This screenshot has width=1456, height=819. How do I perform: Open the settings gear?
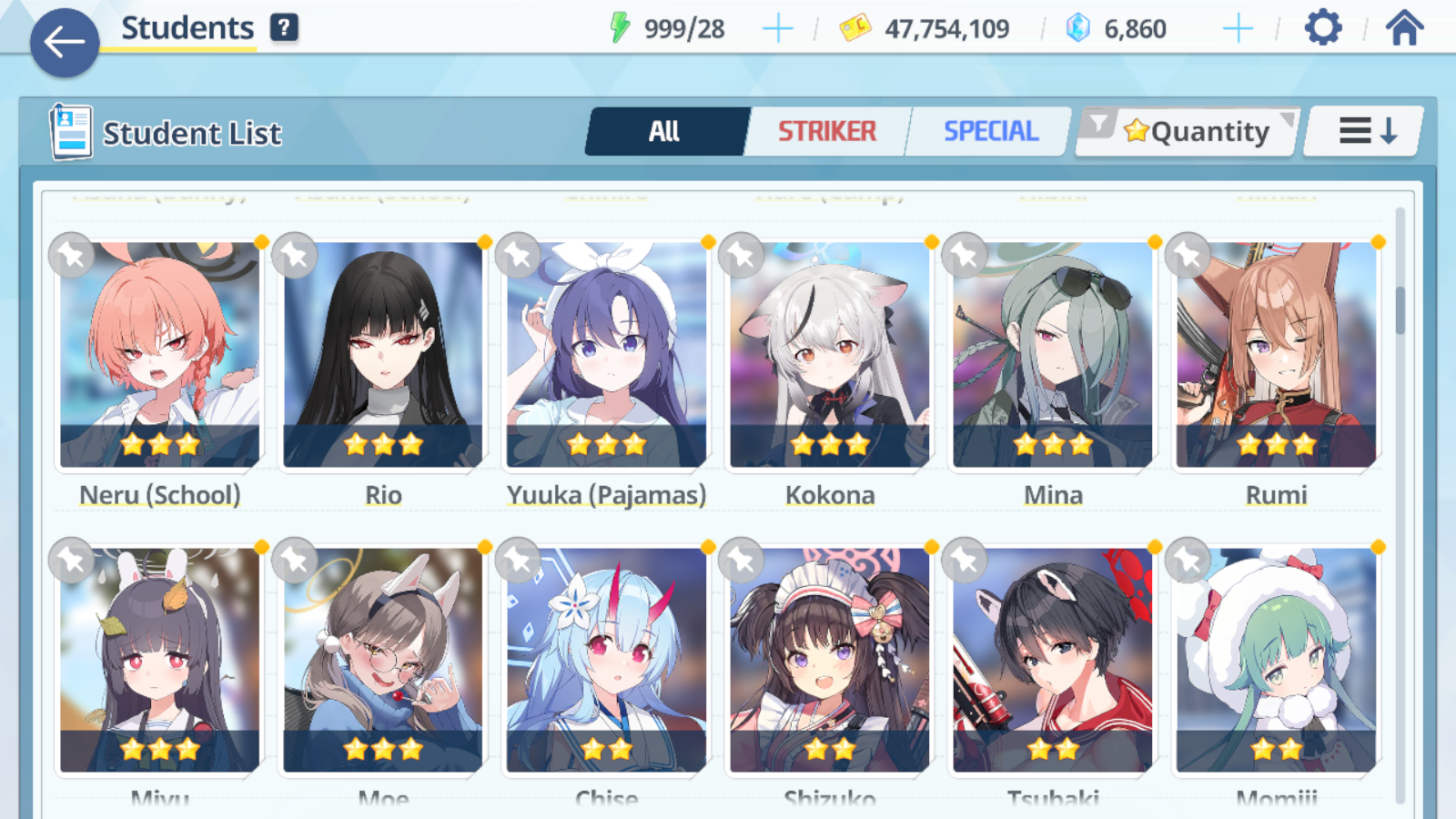tap(1322, 28)
